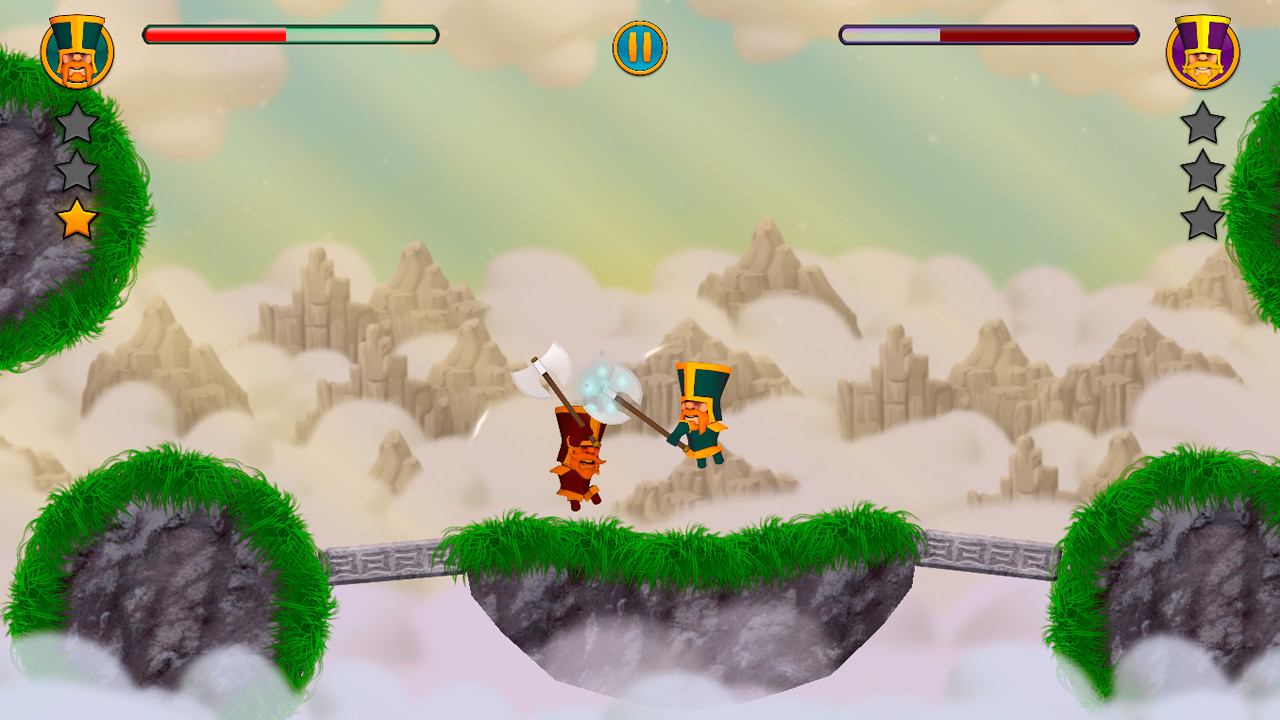Click the right player's dark health bar
This screenshot has height=720, width=1280.
1040,34
